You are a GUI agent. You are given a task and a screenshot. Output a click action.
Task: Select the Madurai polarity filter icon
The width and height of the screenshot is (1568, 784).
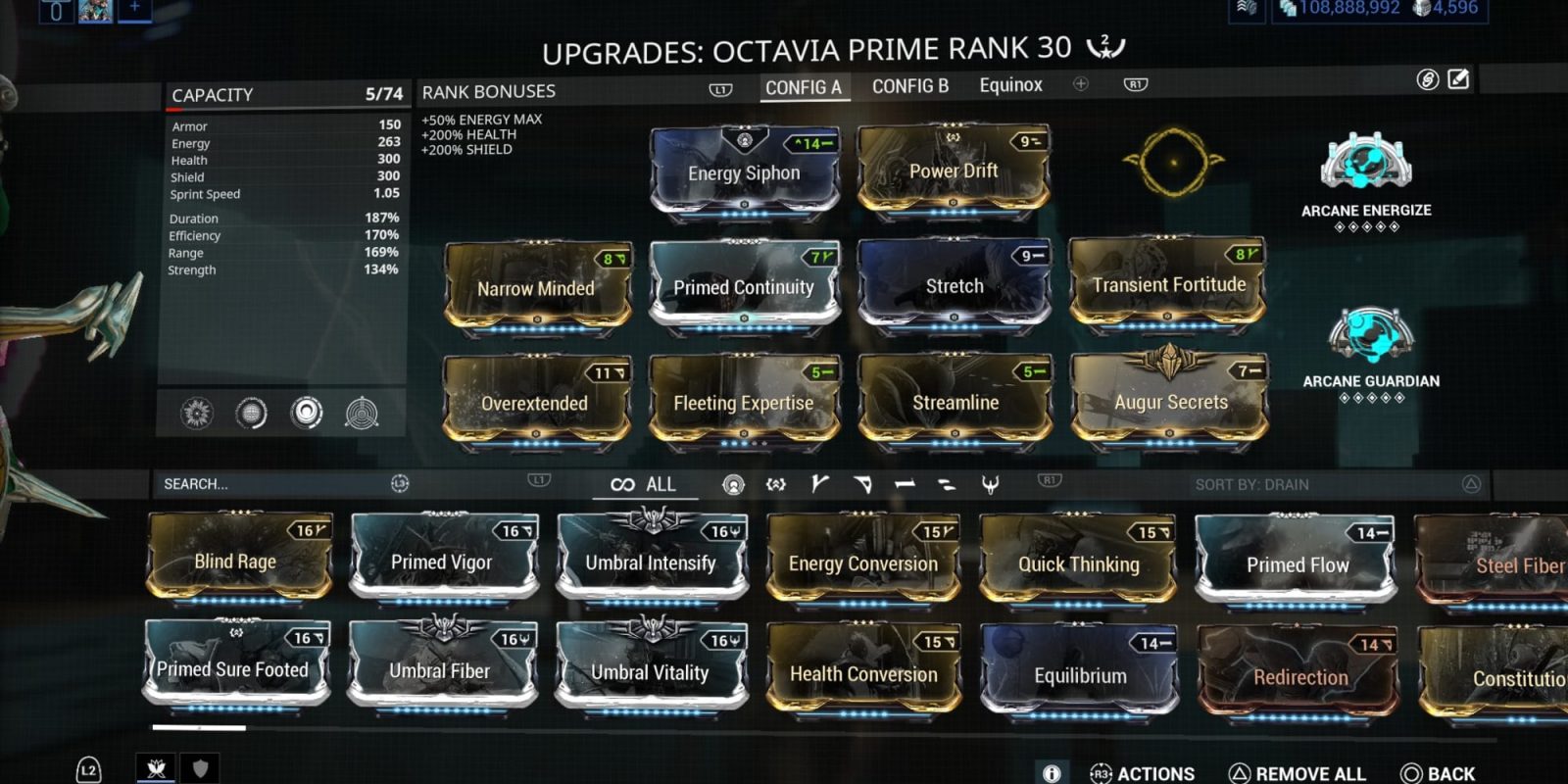coord(818,483)
